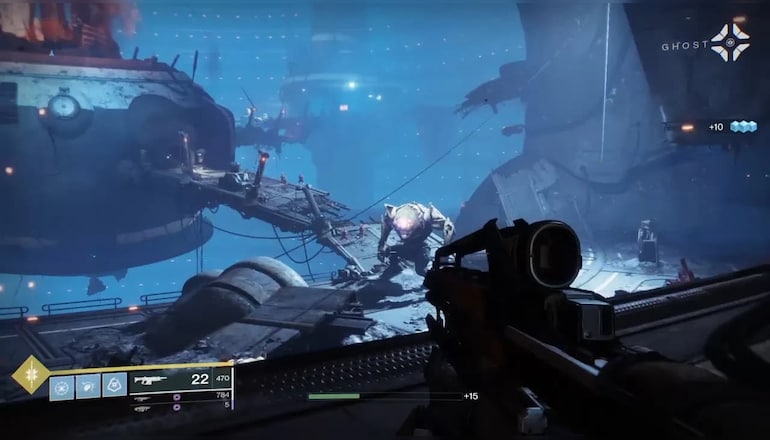Use the melee ability icon
This screenshot has height=440, width=770.
click(88, 386)
